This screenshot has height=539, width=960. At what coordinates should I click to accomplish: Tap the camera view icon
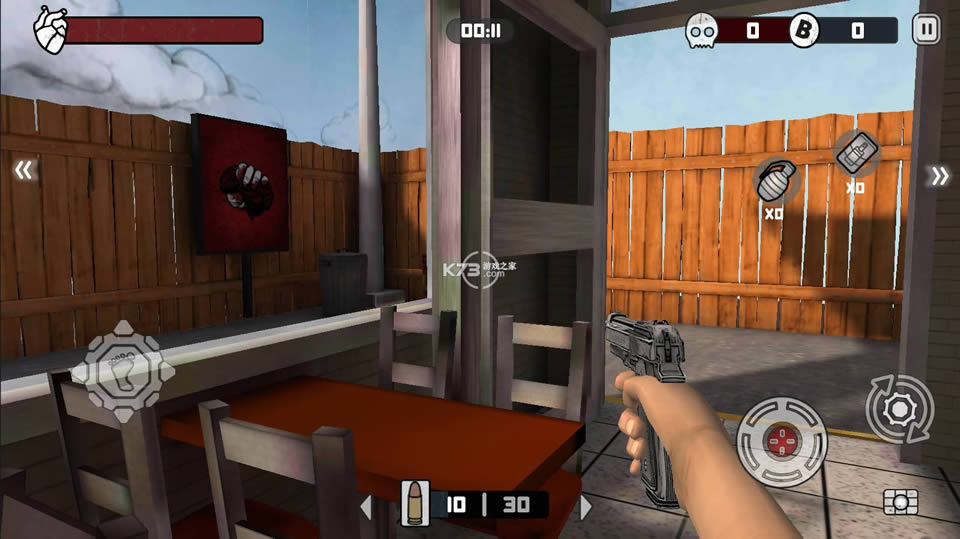point(900,501)
